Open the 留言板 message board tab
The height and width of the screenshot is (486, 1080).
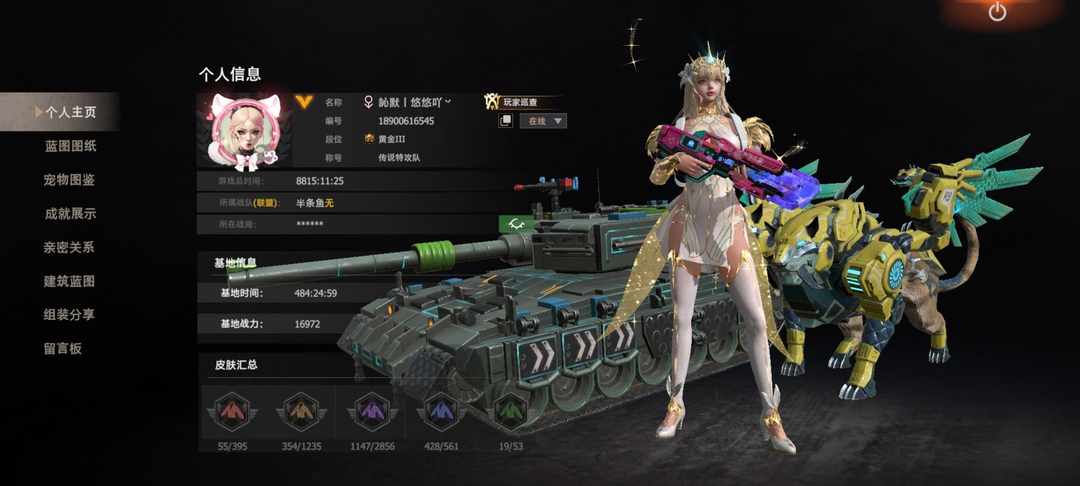[62, 348]
